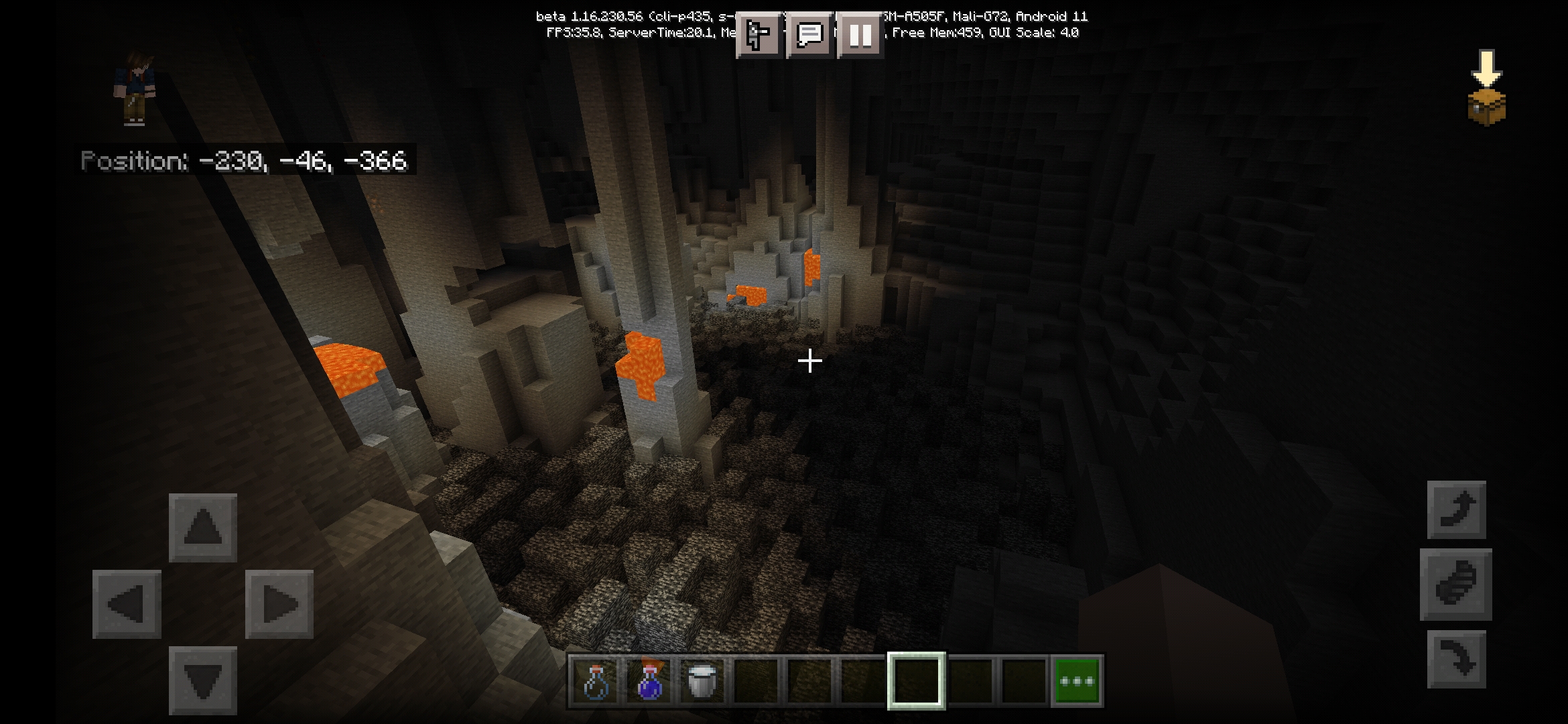Tap the right movement arrow
Screen dimensions: 1568x724
[279, 604]
